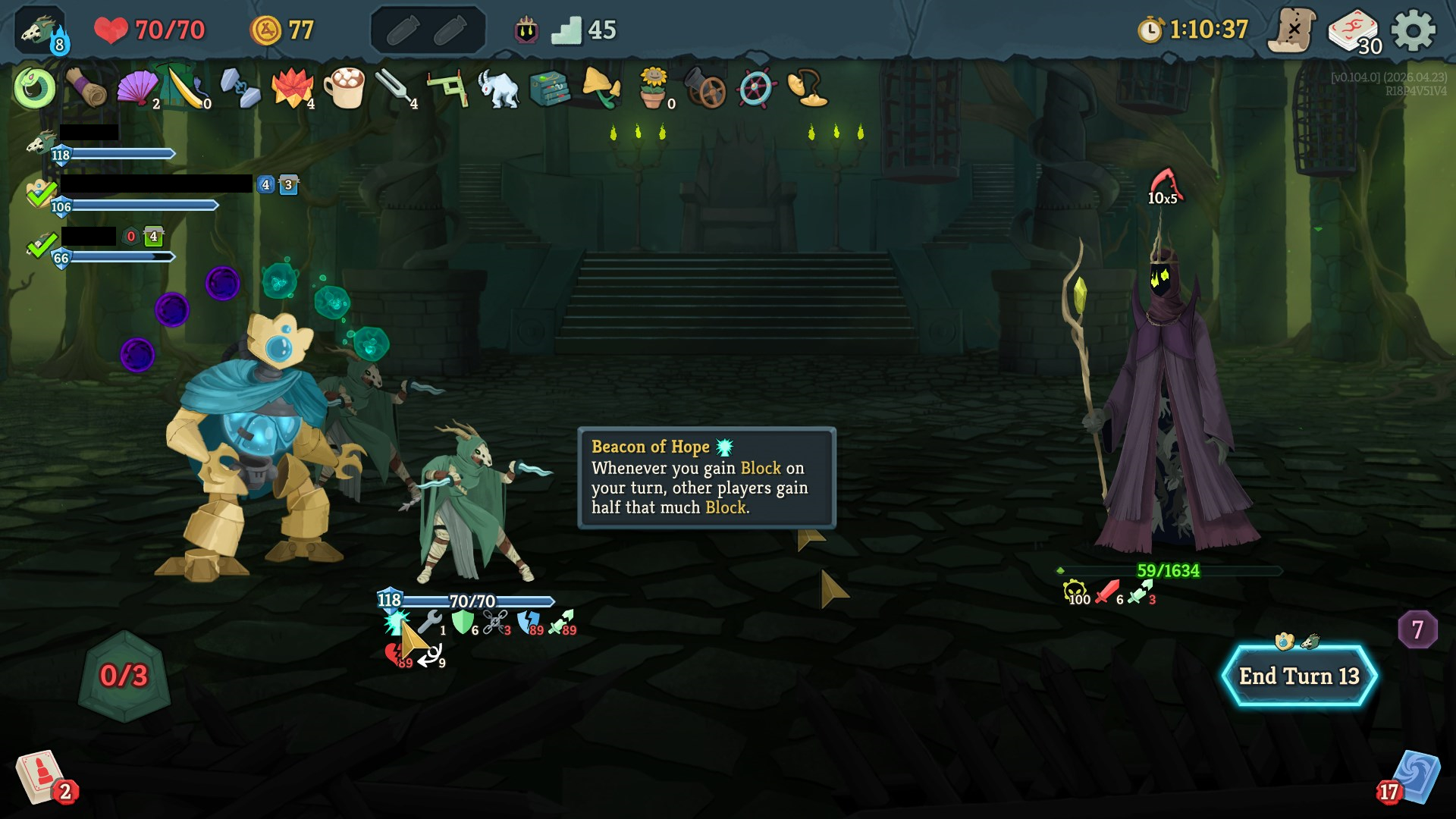
Task: Click the End Turn 13 button
Action: click(1299, 676)
